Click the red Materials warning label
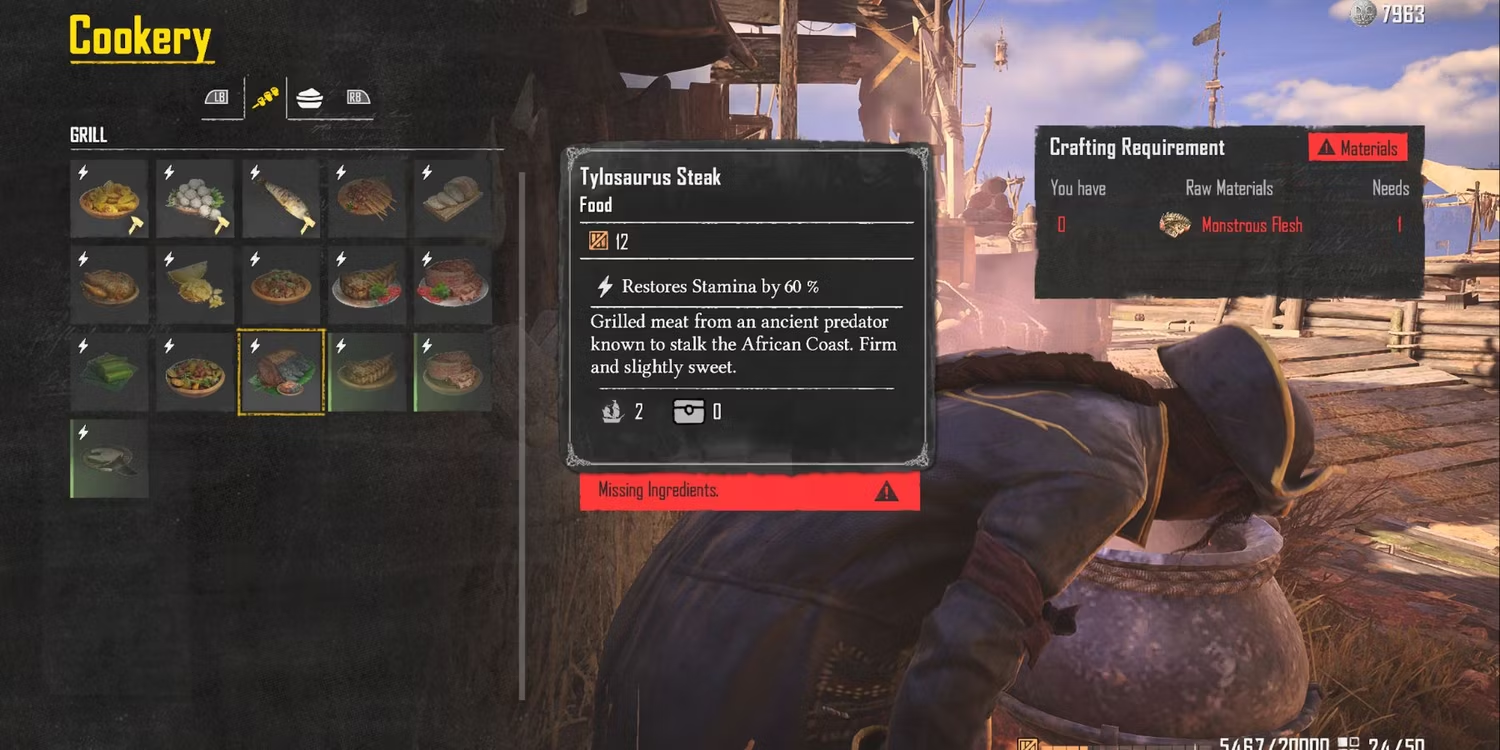 1358,148
